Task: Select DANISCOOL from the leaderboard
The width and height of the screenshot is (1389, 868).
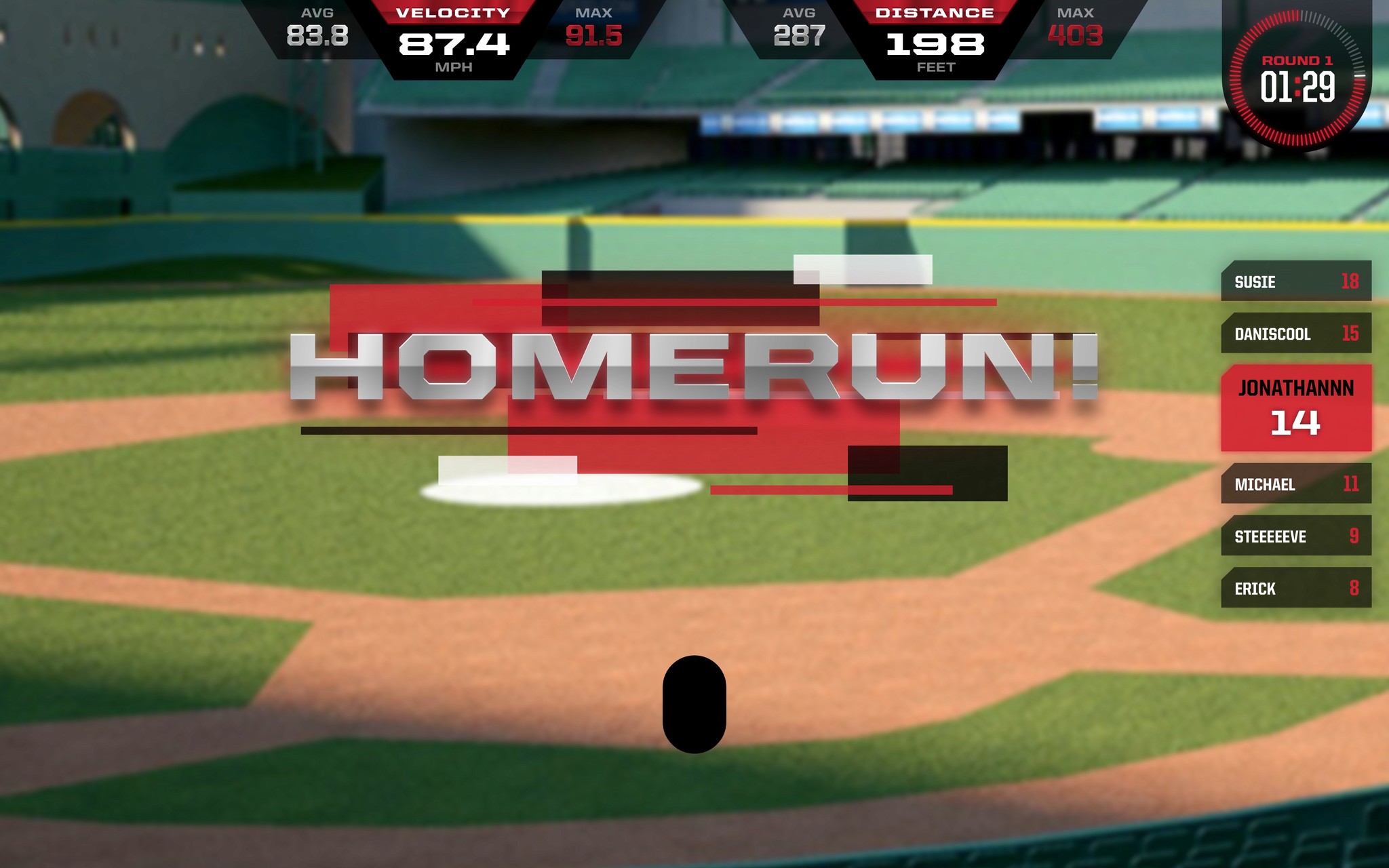Action: (x=1296, y=334)
